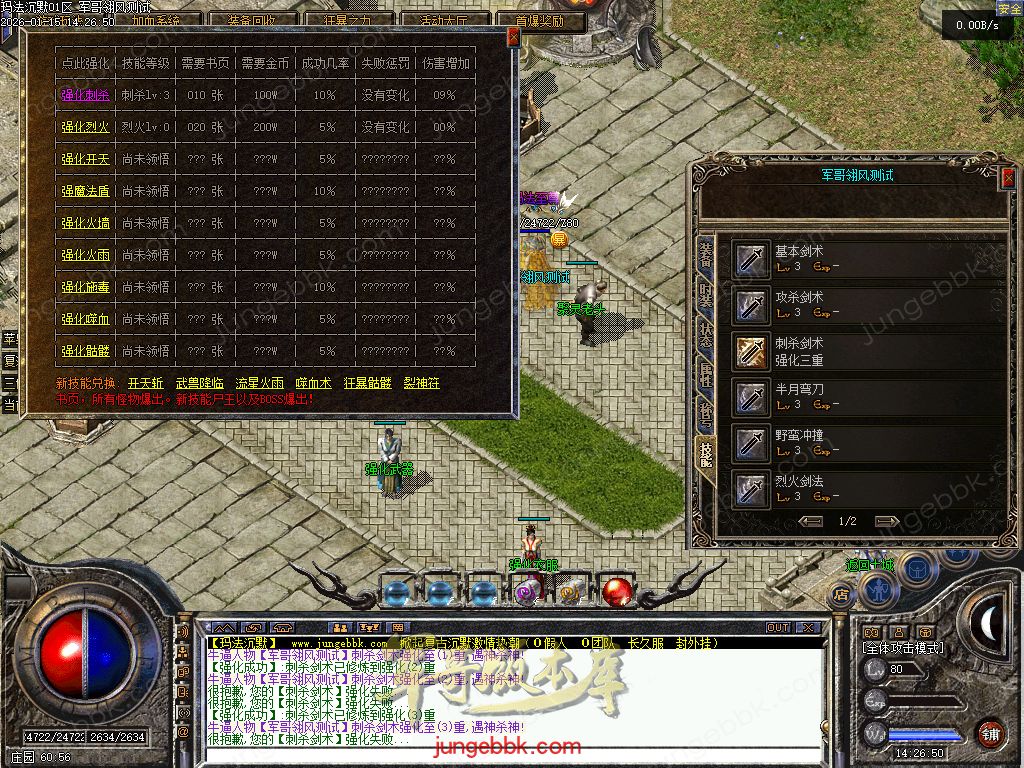Go to the next skills page arrow
Screen dimensions: 1024x768
click(x=886, y=521)
